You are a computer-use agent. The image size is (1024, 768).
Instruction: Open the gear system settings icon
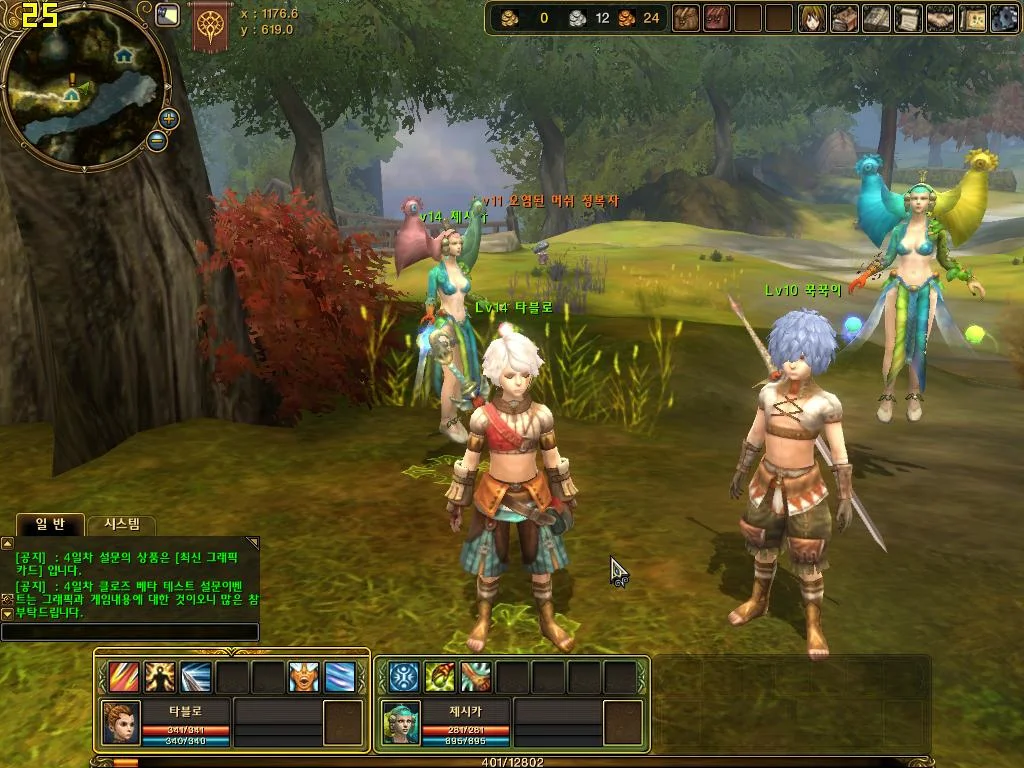[x=1004, y=18]
